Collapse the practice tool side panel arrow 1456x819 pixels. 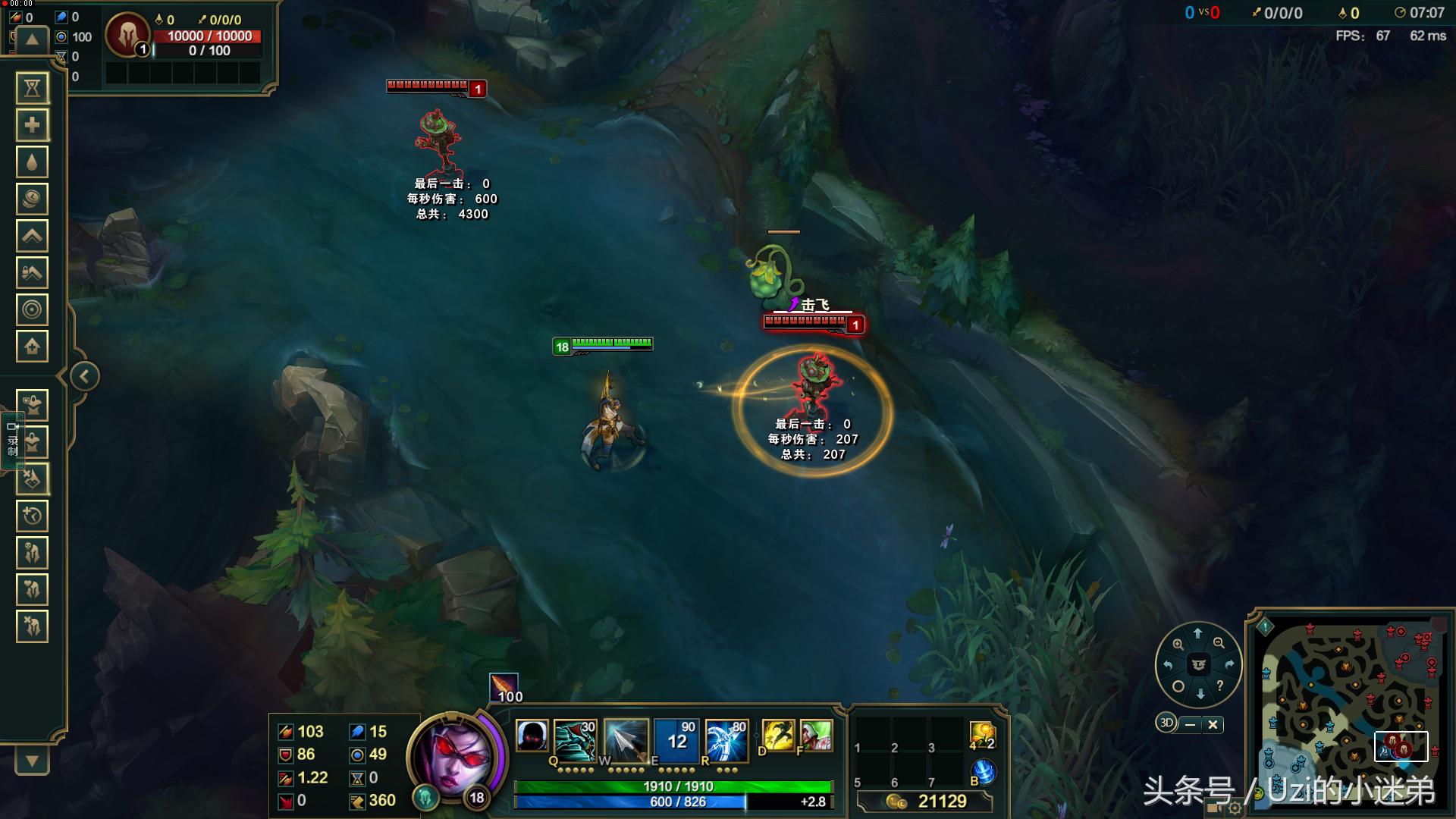pyautogui.click(x=84, y=376)
